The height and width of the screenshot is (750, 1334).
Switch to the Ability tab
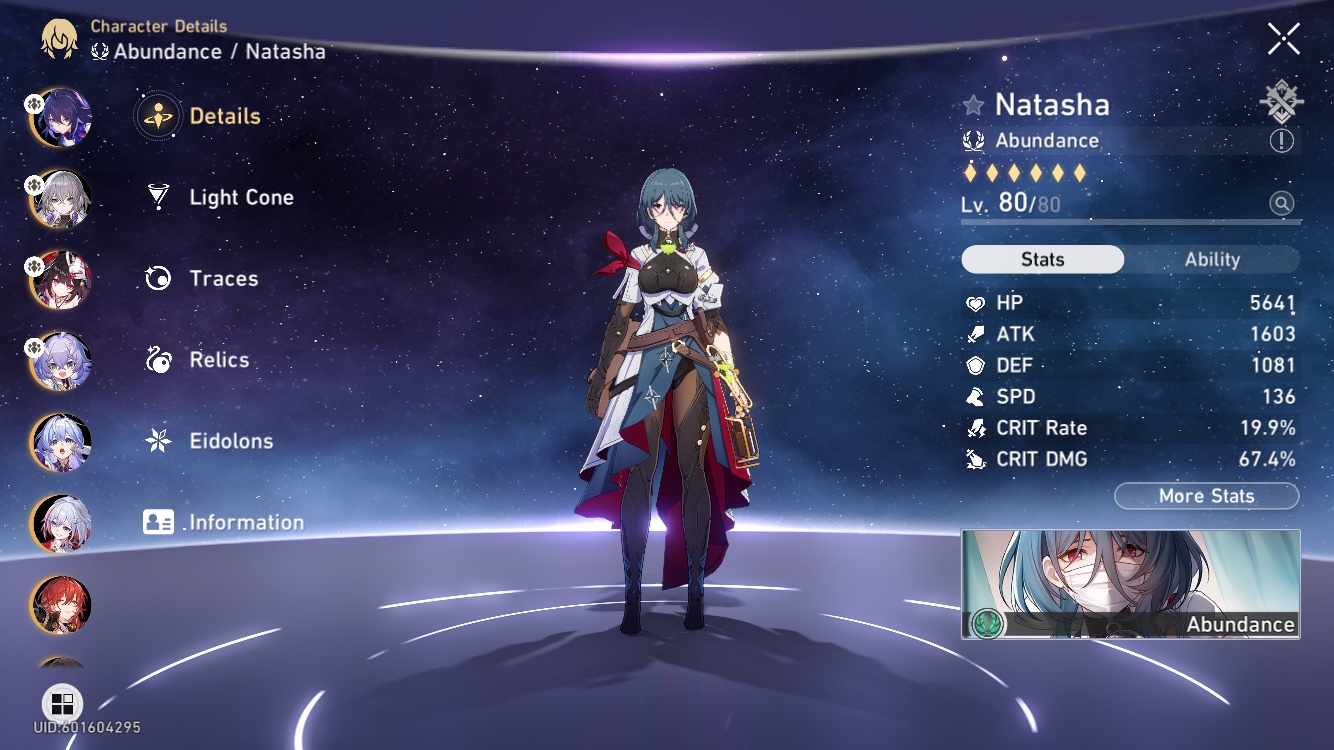tap(1212, 260)
